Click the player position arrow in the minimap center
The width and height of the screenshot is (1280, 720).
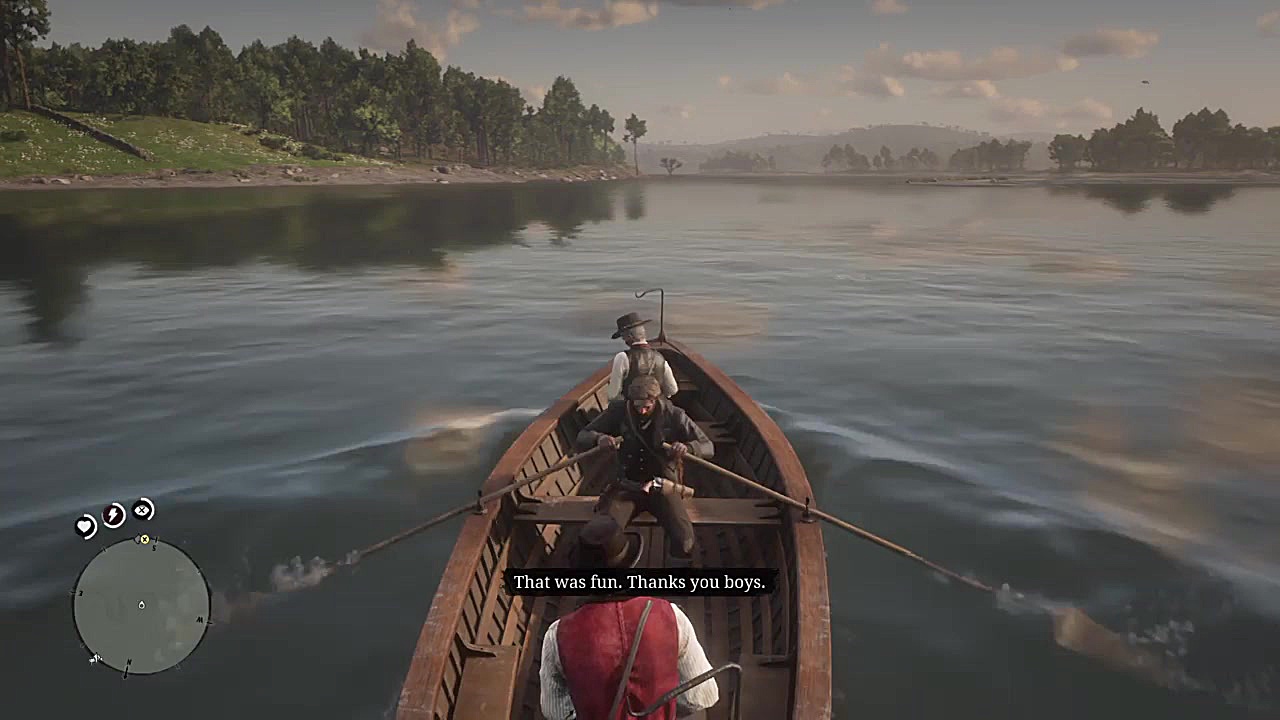tap(141, 605)
